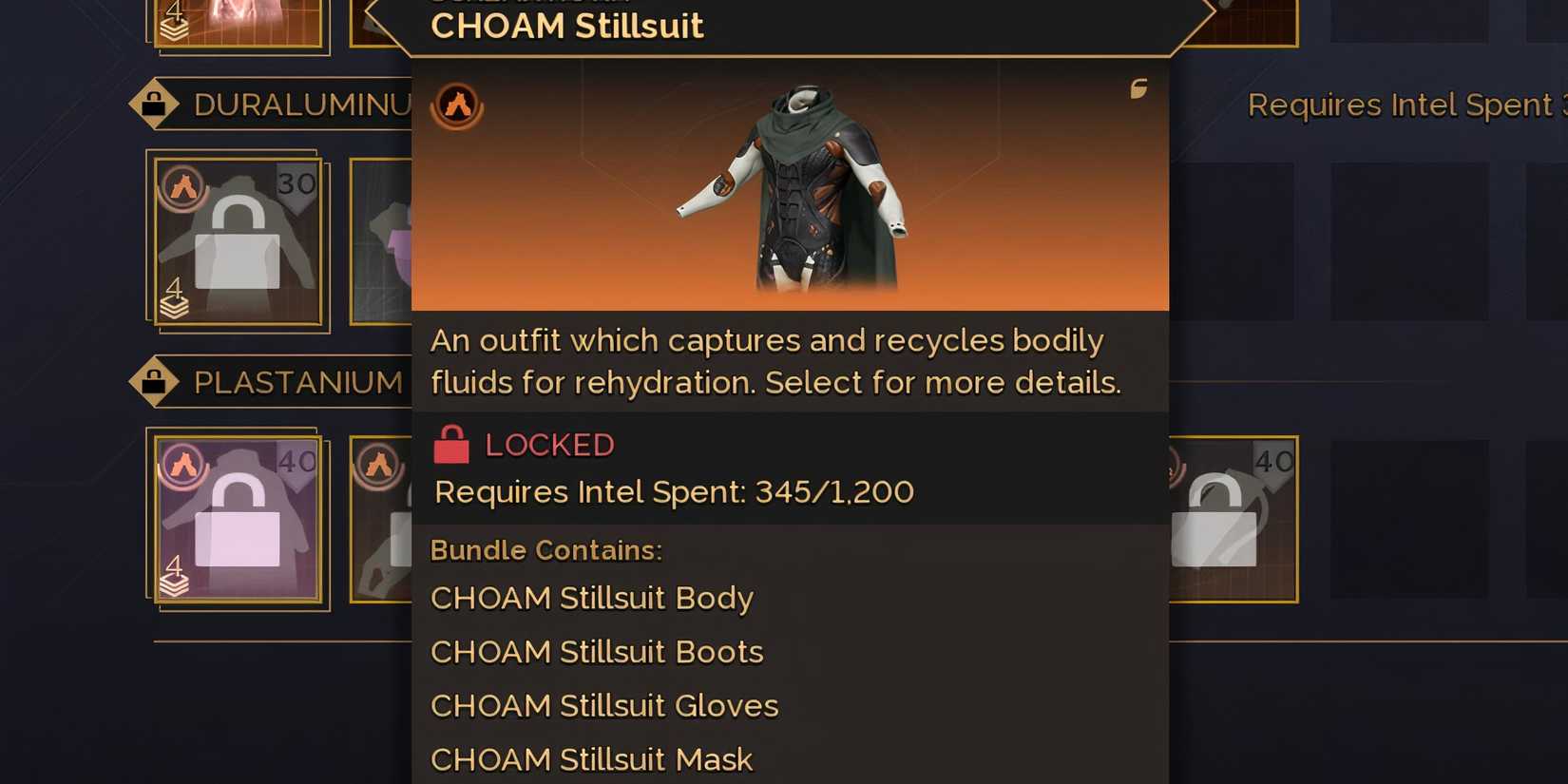Expand the DURALUMINUM category section
The width and height of the screenshot is (1568, 784).
(x=285, y=105)
